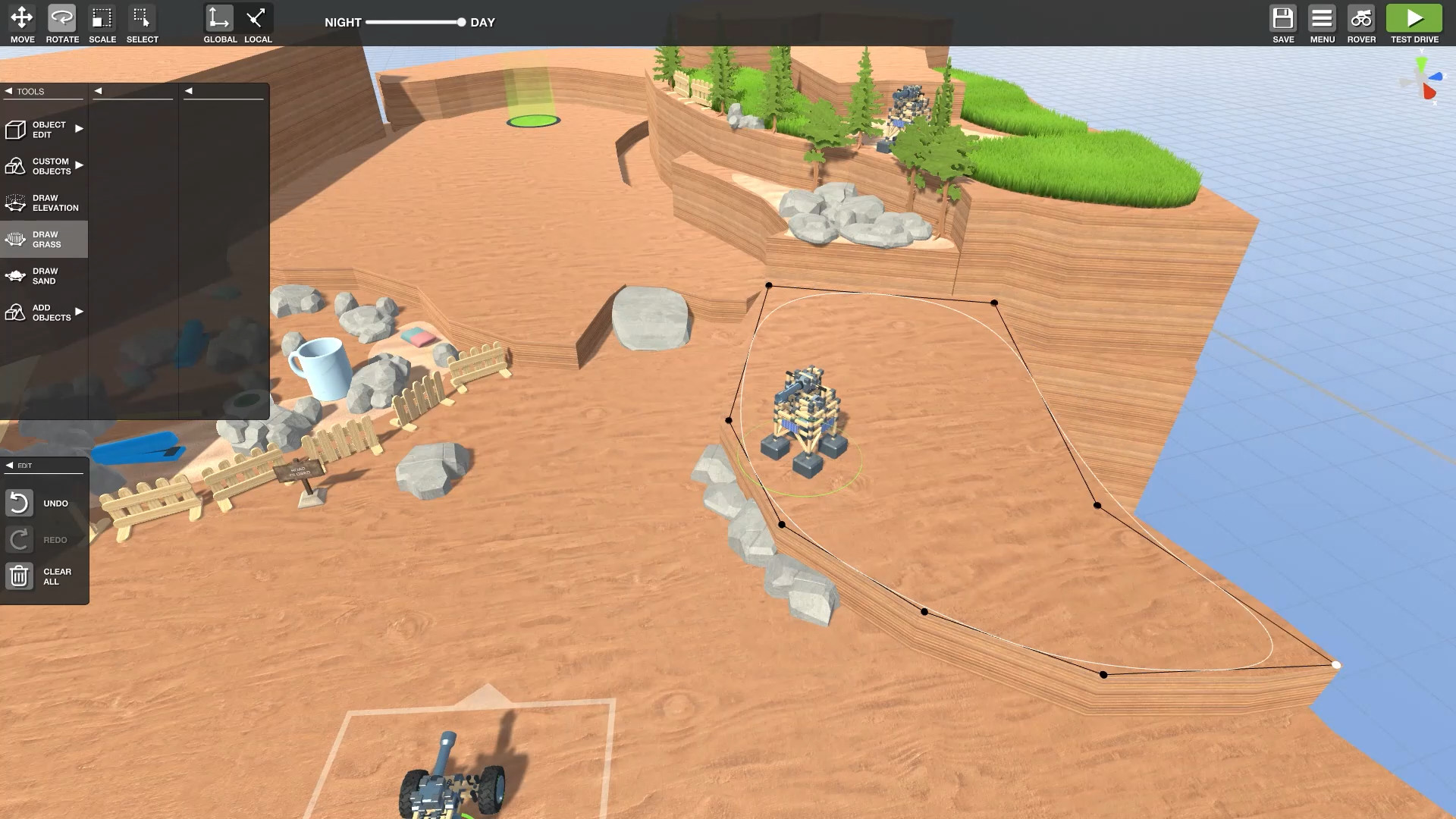The image size is (1456, 819).
Task: Save the level
Action: 1283,19
